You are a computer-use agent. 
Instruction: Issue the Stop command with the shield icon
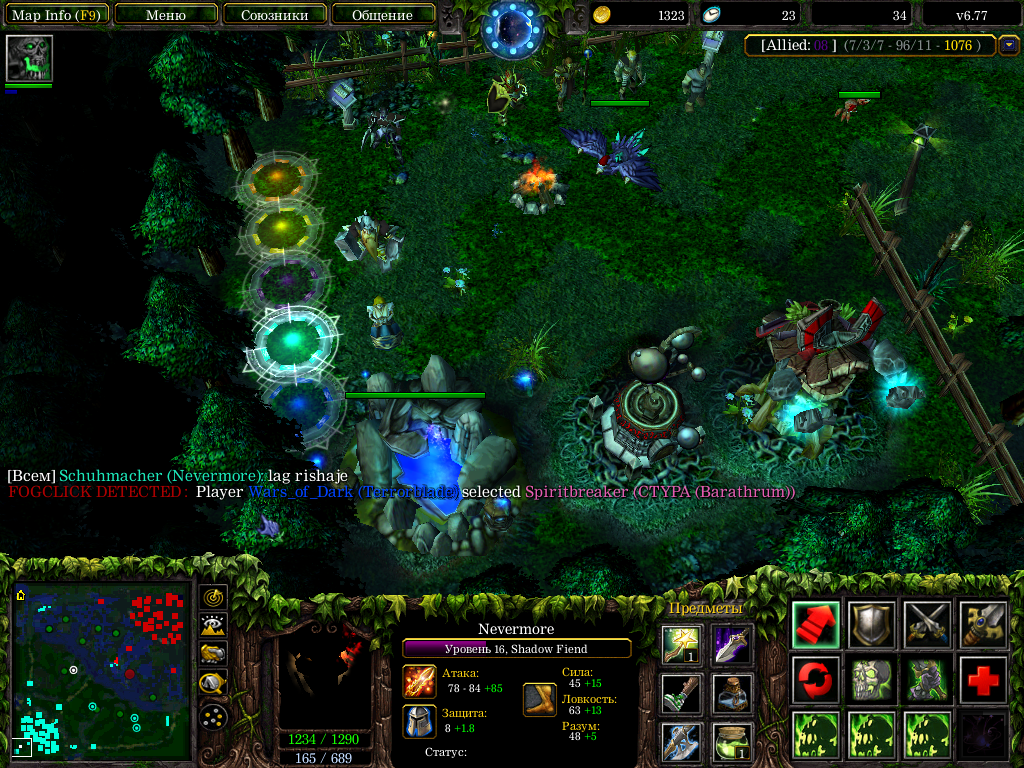pos(872,624)
